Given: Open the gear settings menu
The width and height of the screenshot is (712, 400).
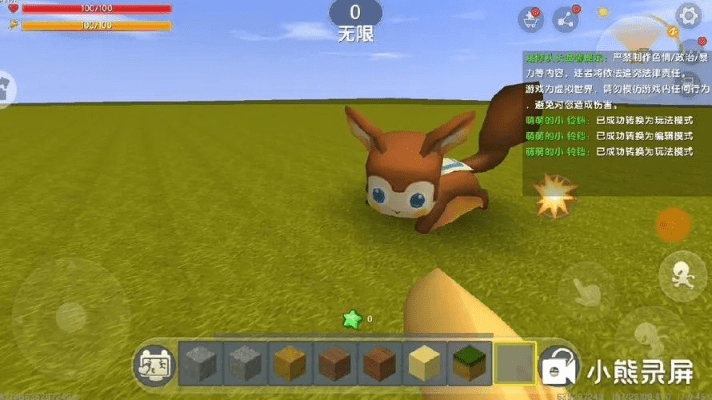Looking at the screenshot, I should [x=689, y=15].
